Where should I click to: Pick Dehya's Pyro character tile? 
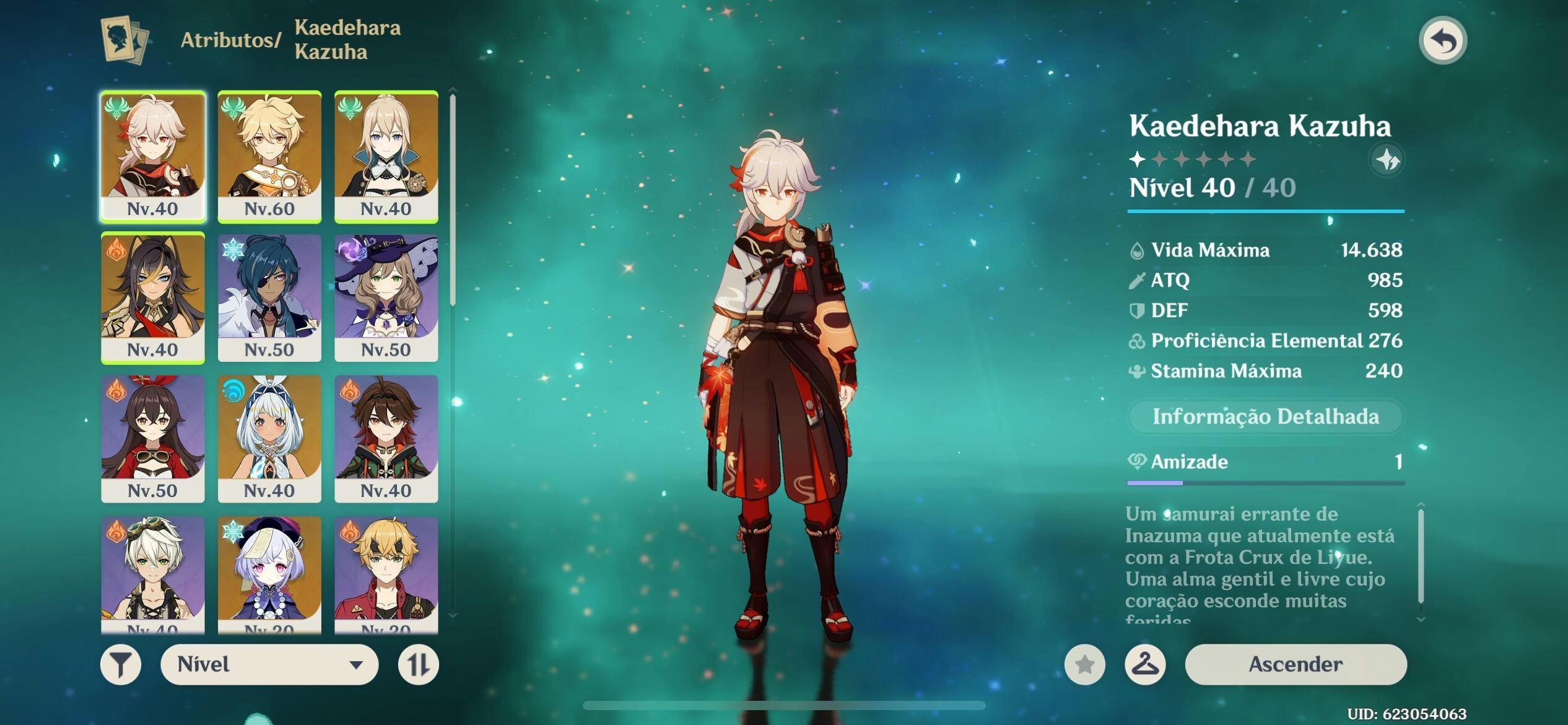pyautogui.click(x=153, y=297)
